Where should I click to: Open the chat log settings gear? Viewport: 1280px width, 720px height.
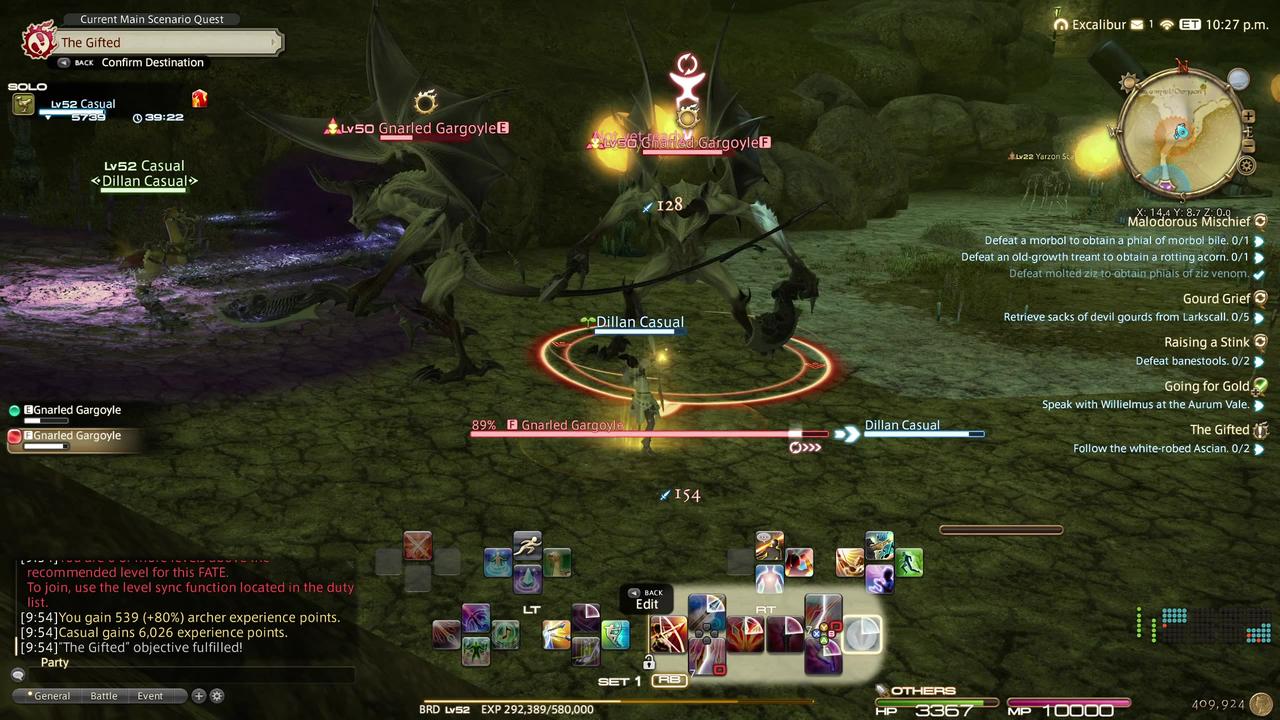click(x=216, y=695)
